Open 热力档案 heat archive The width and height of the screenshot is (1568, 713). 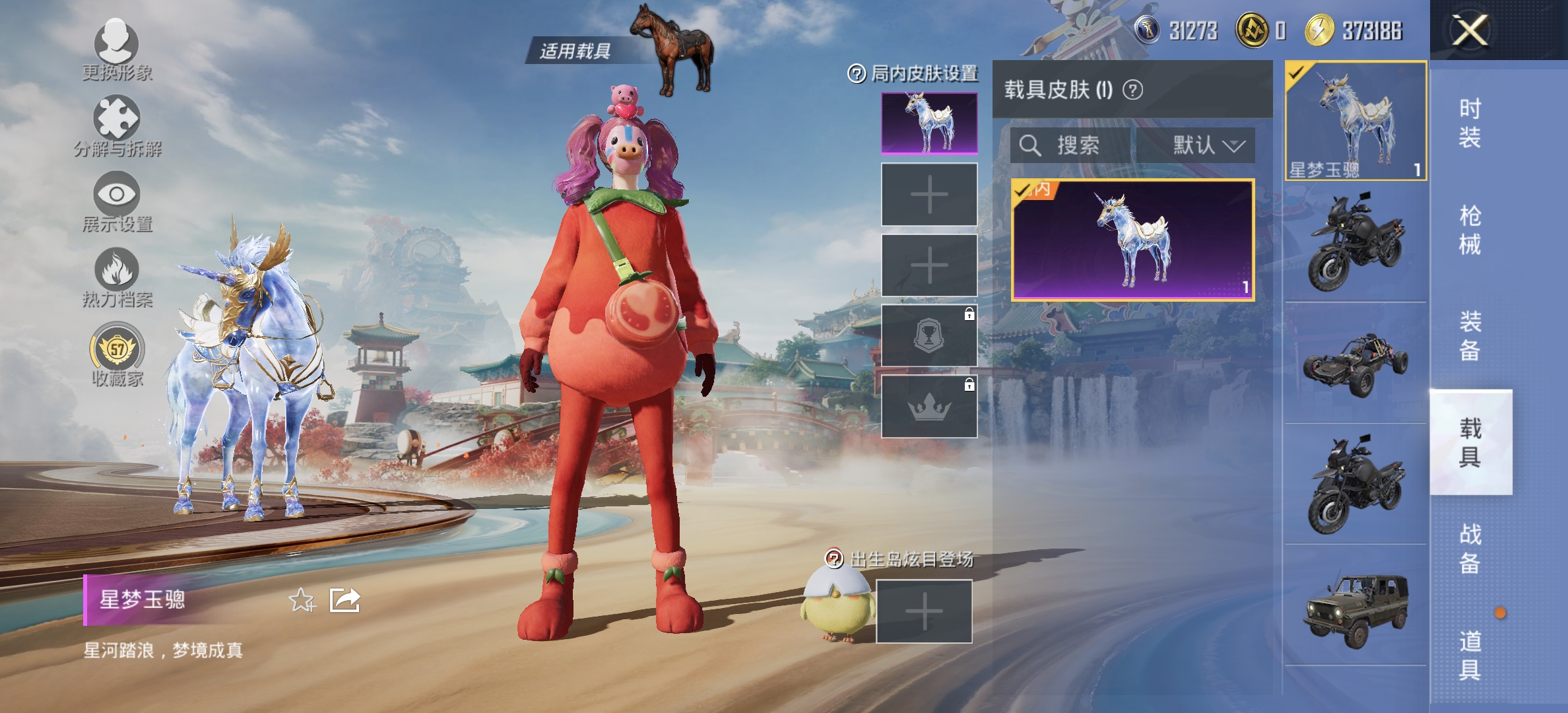[x=117, y=277]
